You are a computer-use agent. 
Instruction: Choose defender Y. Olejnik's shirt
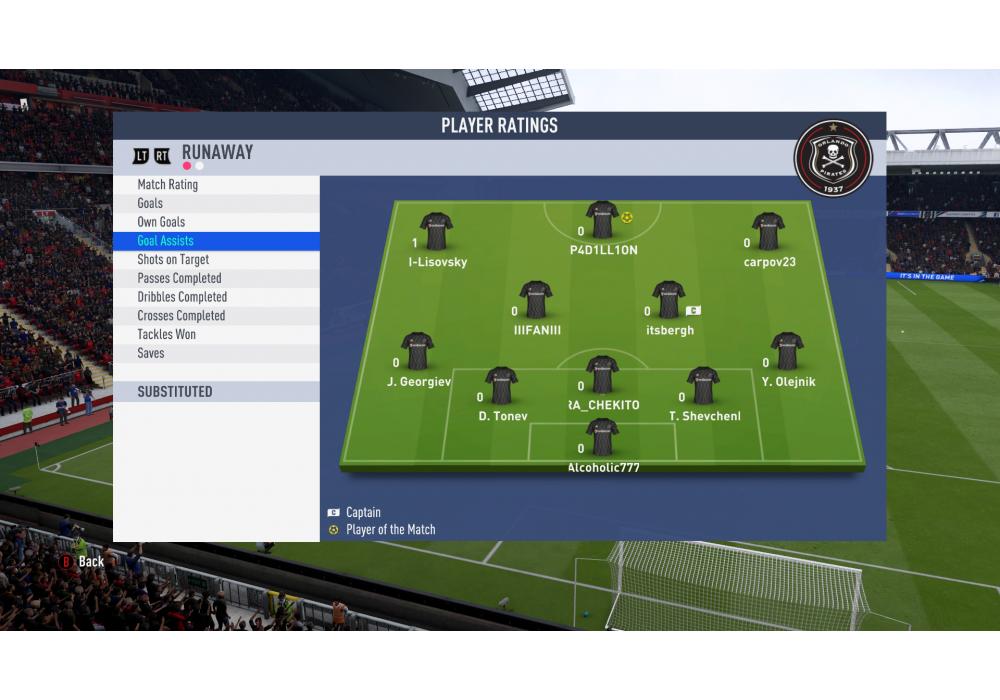click(787, 352)
